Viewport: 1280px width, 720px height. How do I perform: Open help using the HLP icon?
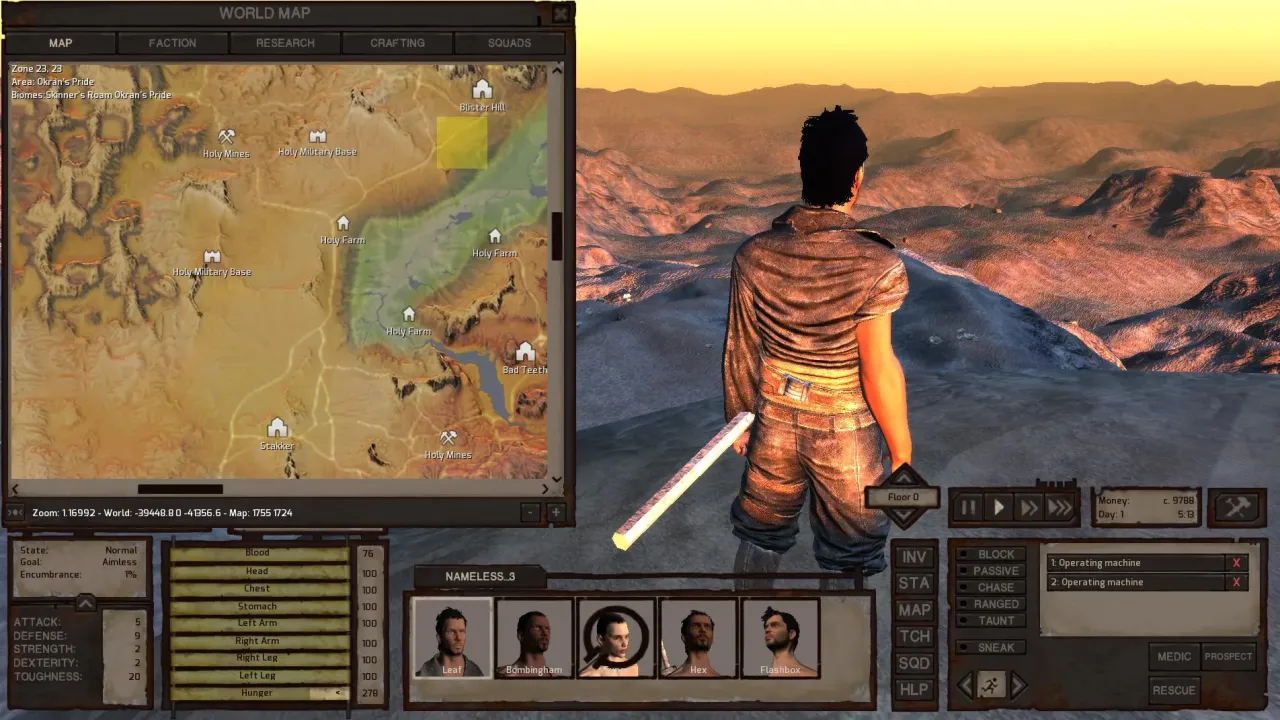point(913,689)
